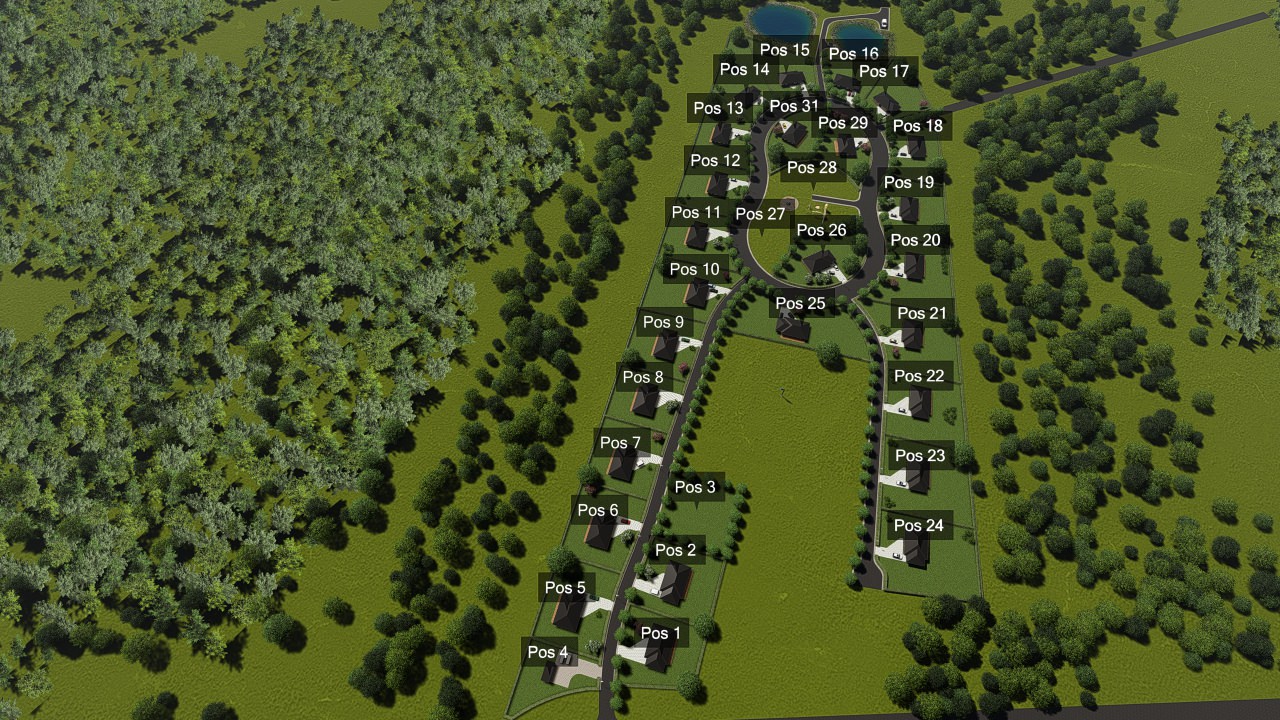Click the Pos 17 lot marker
1280x720 pixels.
[x=885, y=71]
